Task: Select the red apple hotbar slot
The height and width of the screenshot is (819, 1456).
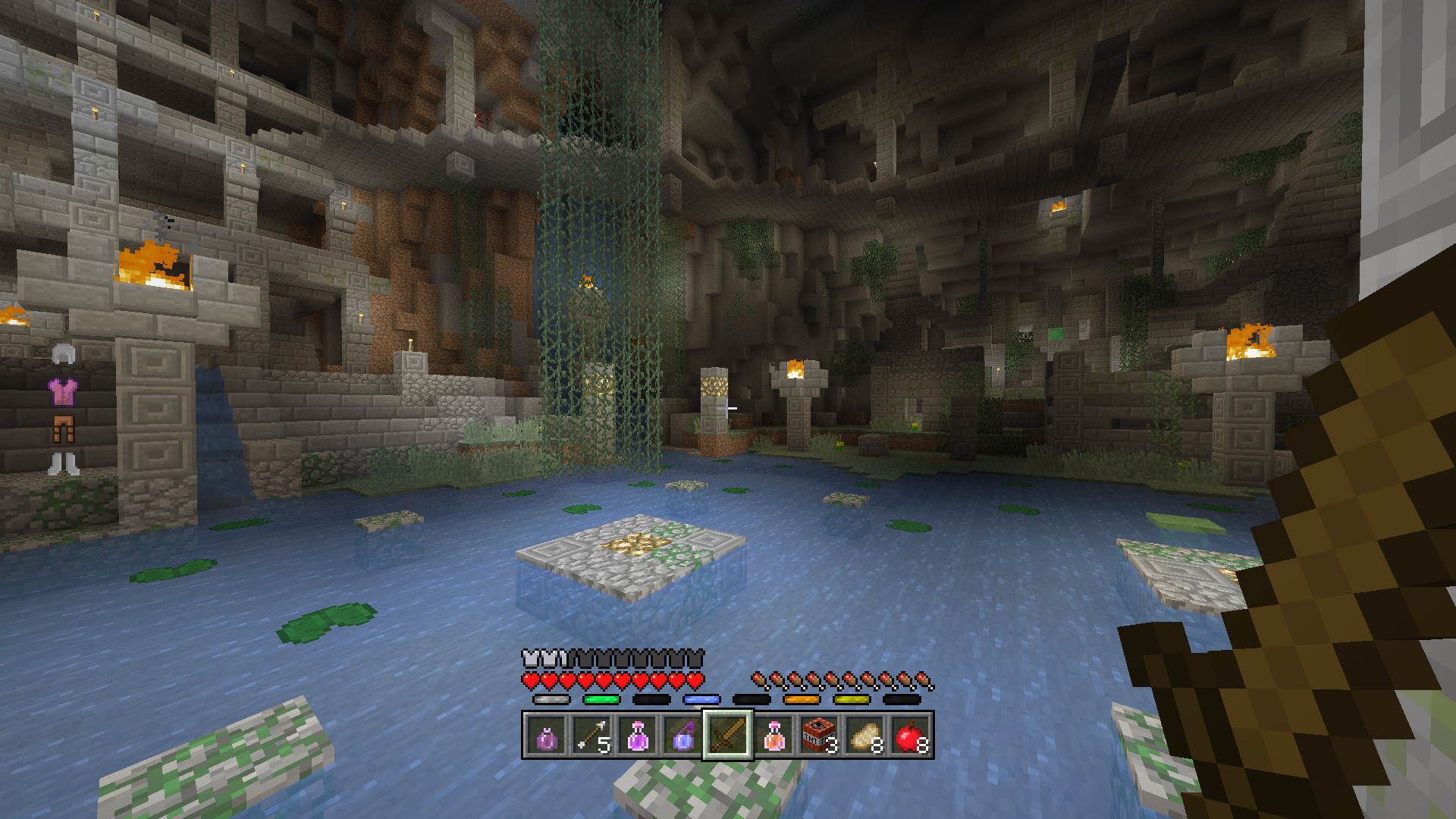Action: pos(910,736)
